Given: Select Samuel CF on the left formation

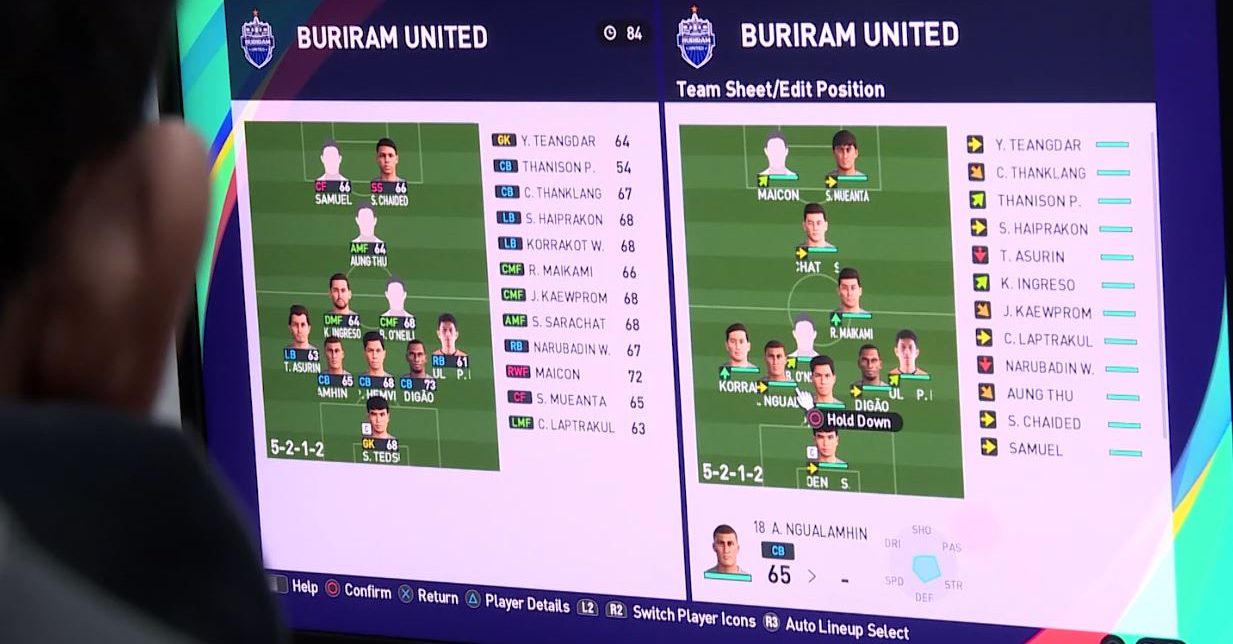Looking at the screenshot, I should point(332,171).
